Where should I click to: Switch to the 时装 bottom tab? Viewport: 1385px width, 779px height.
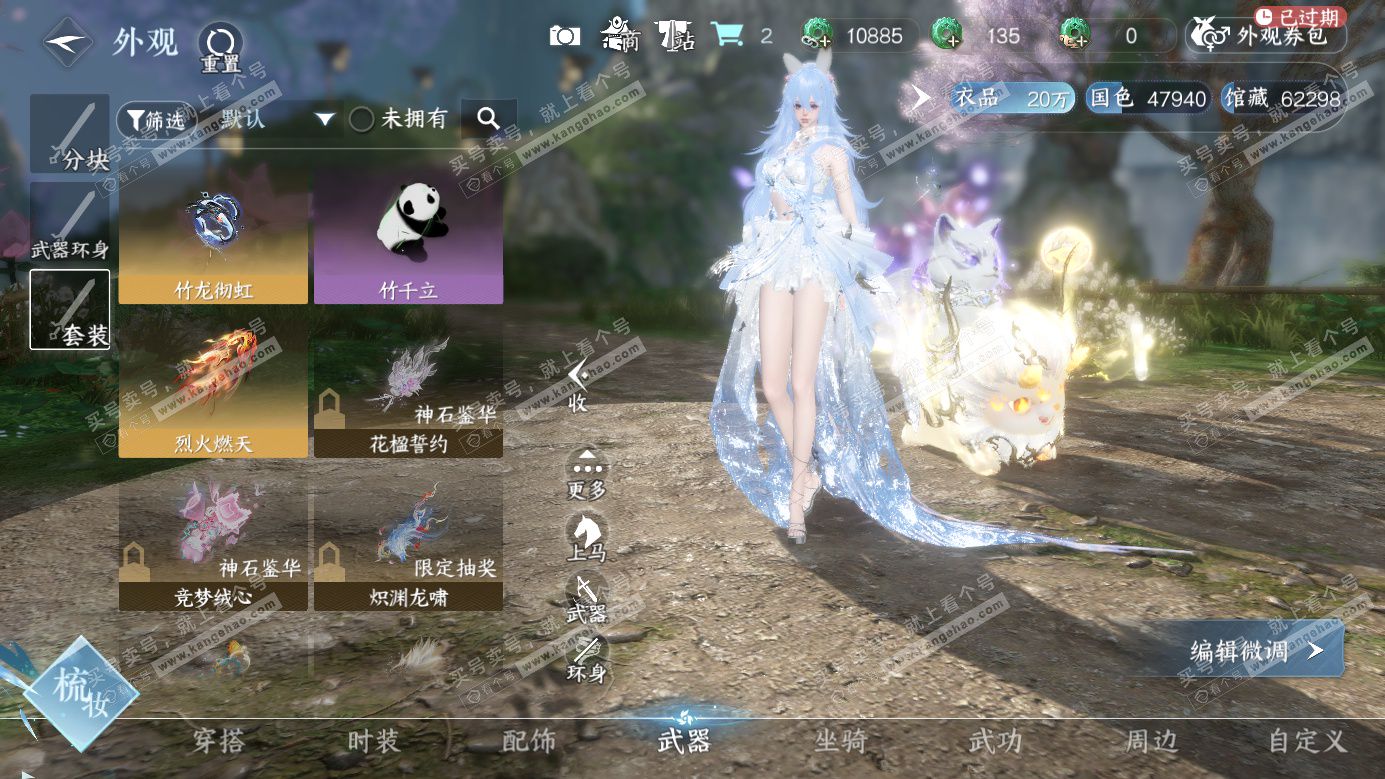[x=373, y=741]
